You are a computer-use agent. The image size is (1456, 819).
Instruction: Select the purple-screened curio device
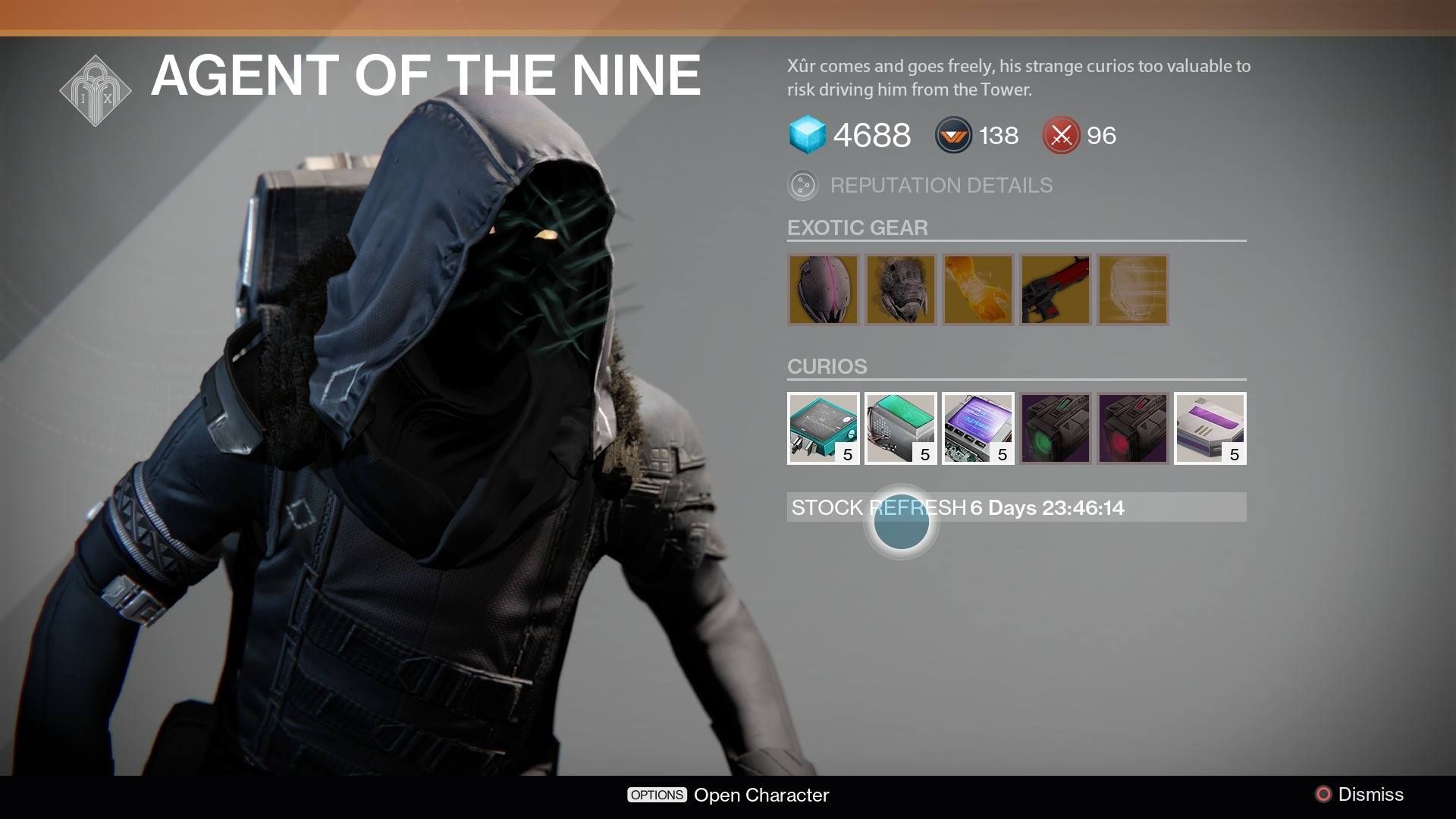point(978,428)
